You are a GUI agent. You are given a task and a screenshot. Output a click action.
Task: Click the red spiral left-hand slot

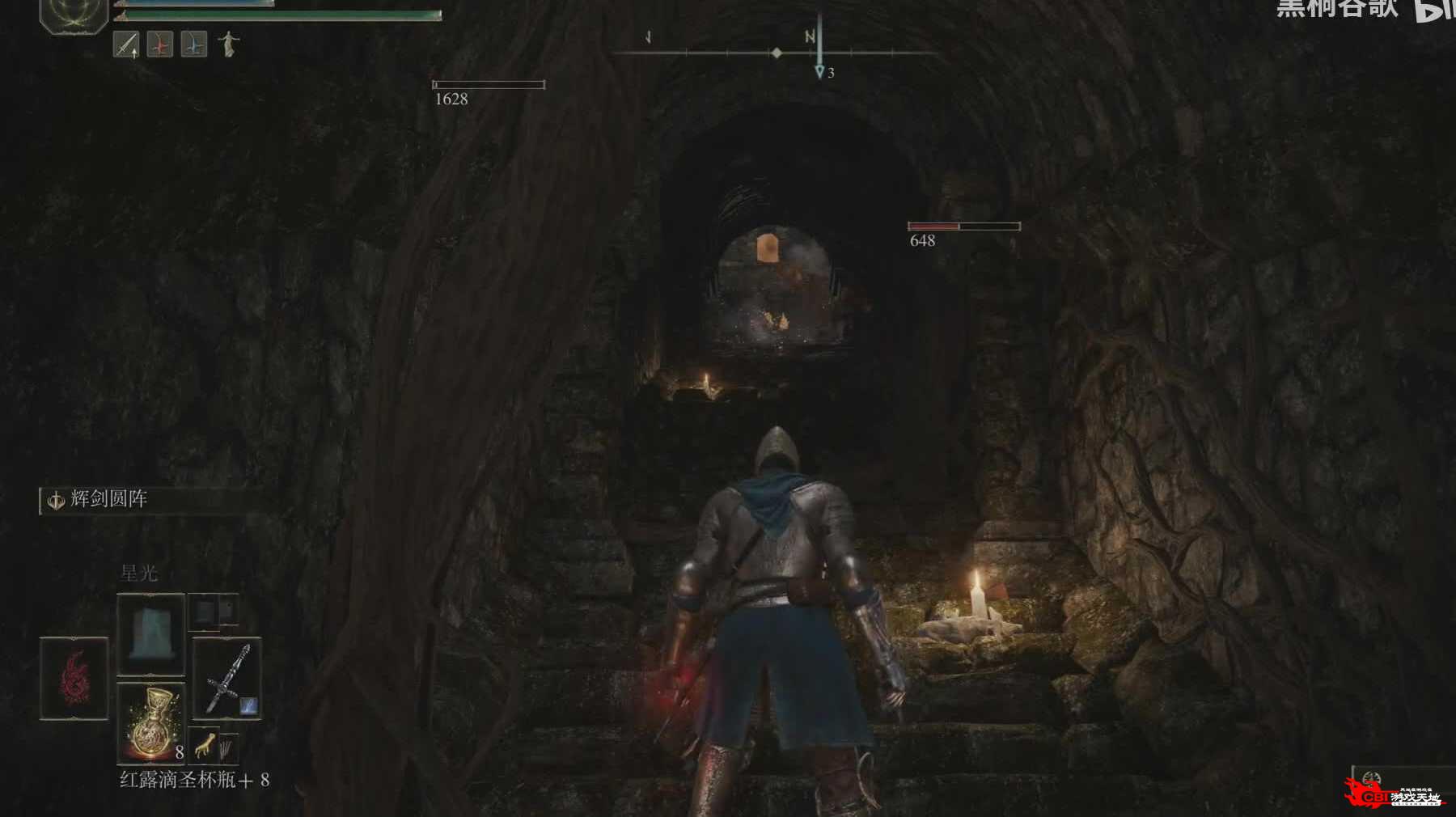[x=74, y=678]
